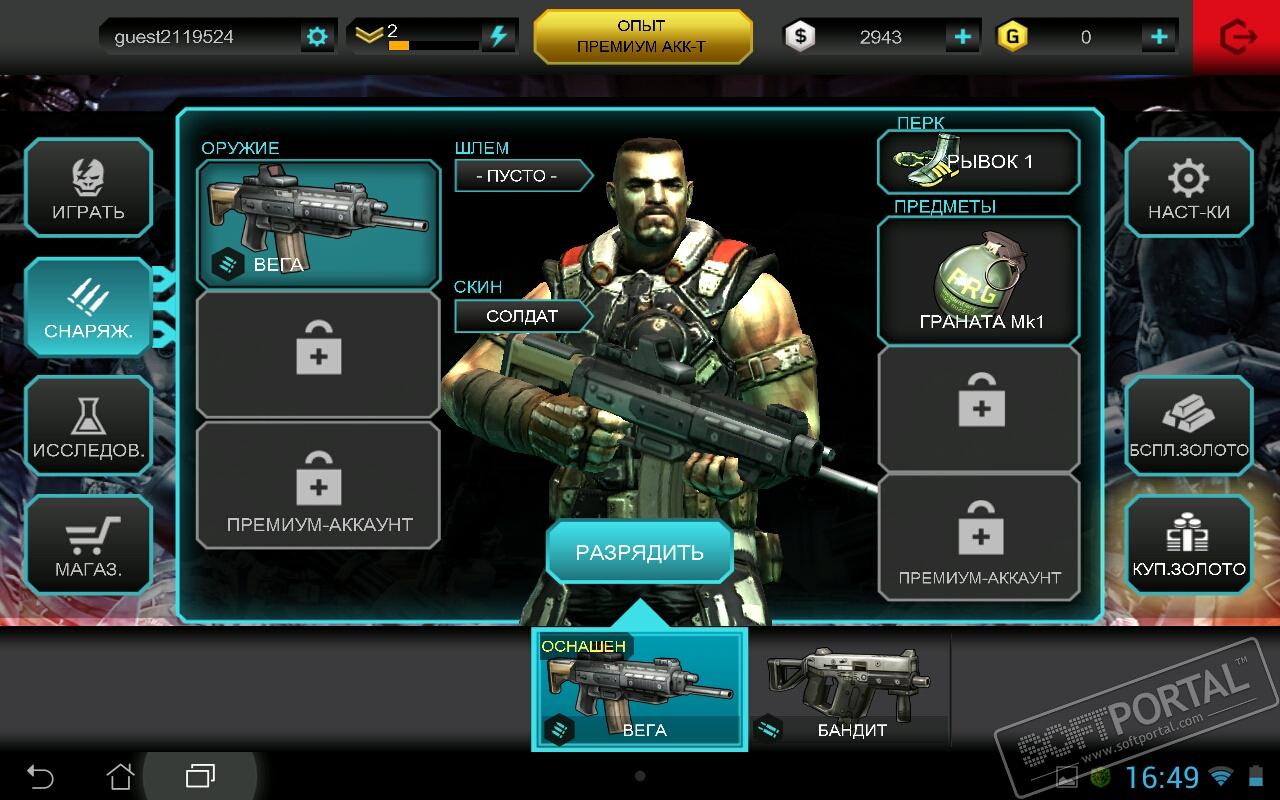Switch to the СНАРЯЖ. equipment tab

coord(88,306)
